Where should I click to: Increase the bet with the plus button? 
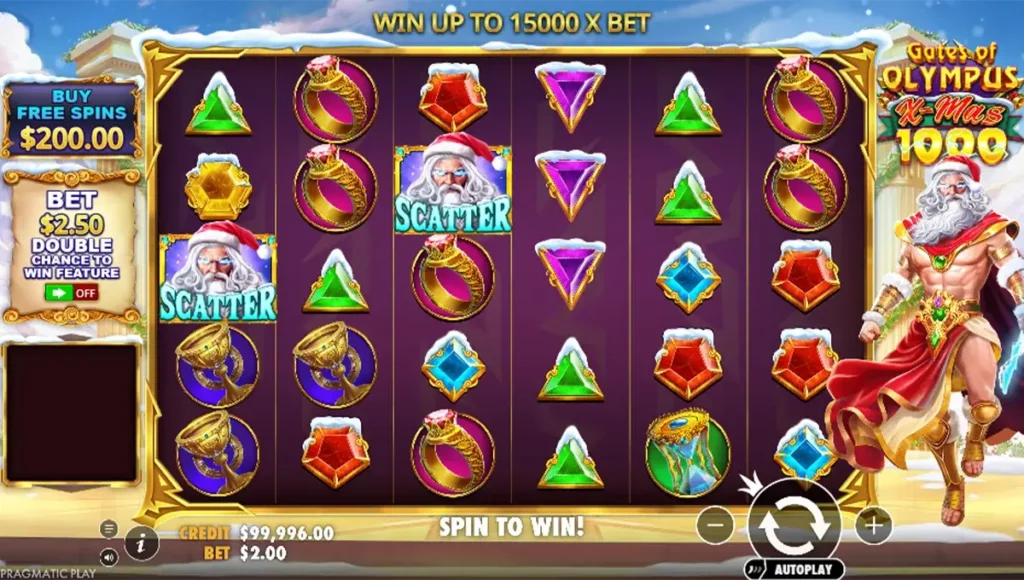click(x=873, y=524)
